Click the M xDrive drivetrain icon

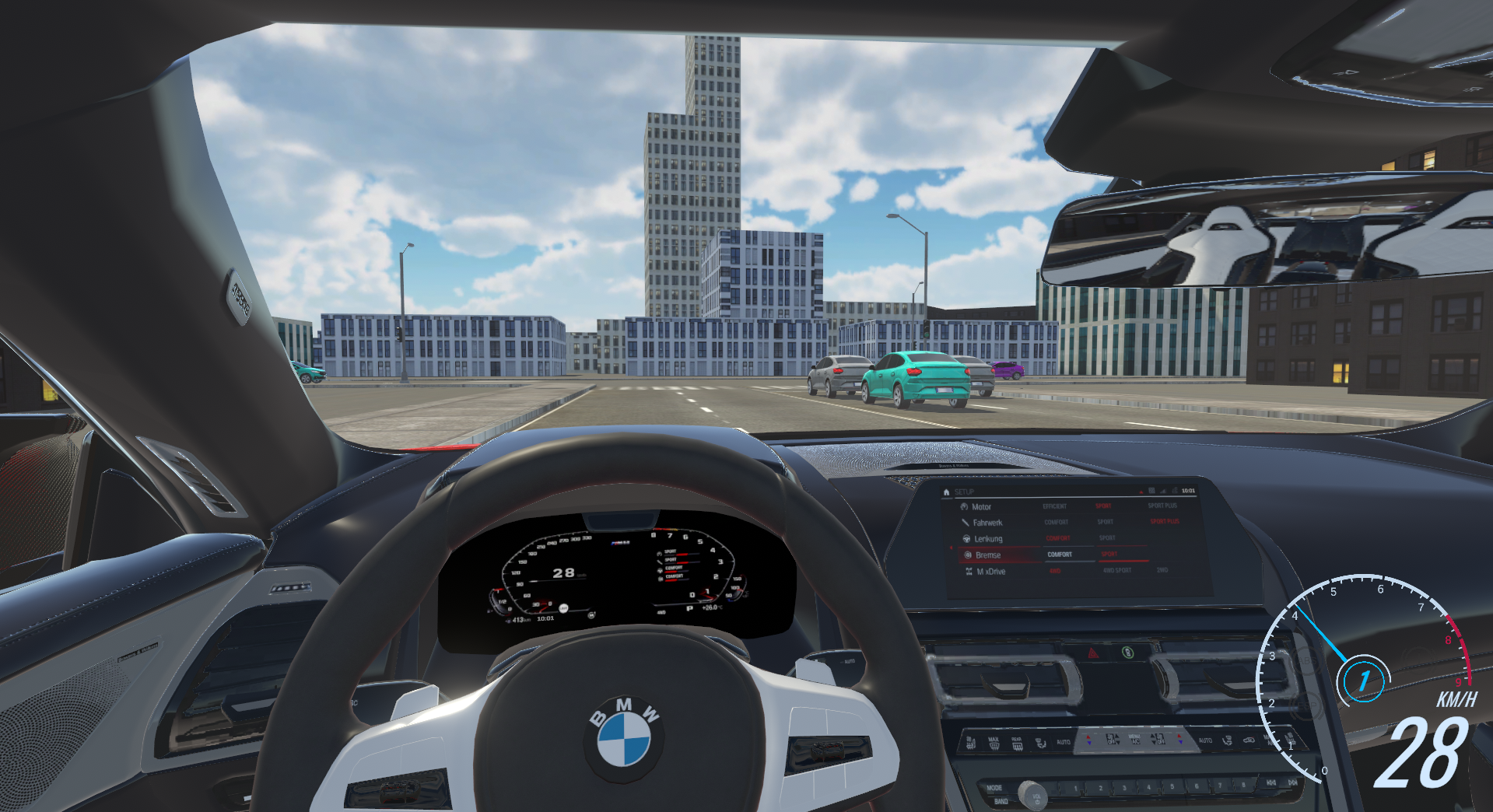pos(969,571)
